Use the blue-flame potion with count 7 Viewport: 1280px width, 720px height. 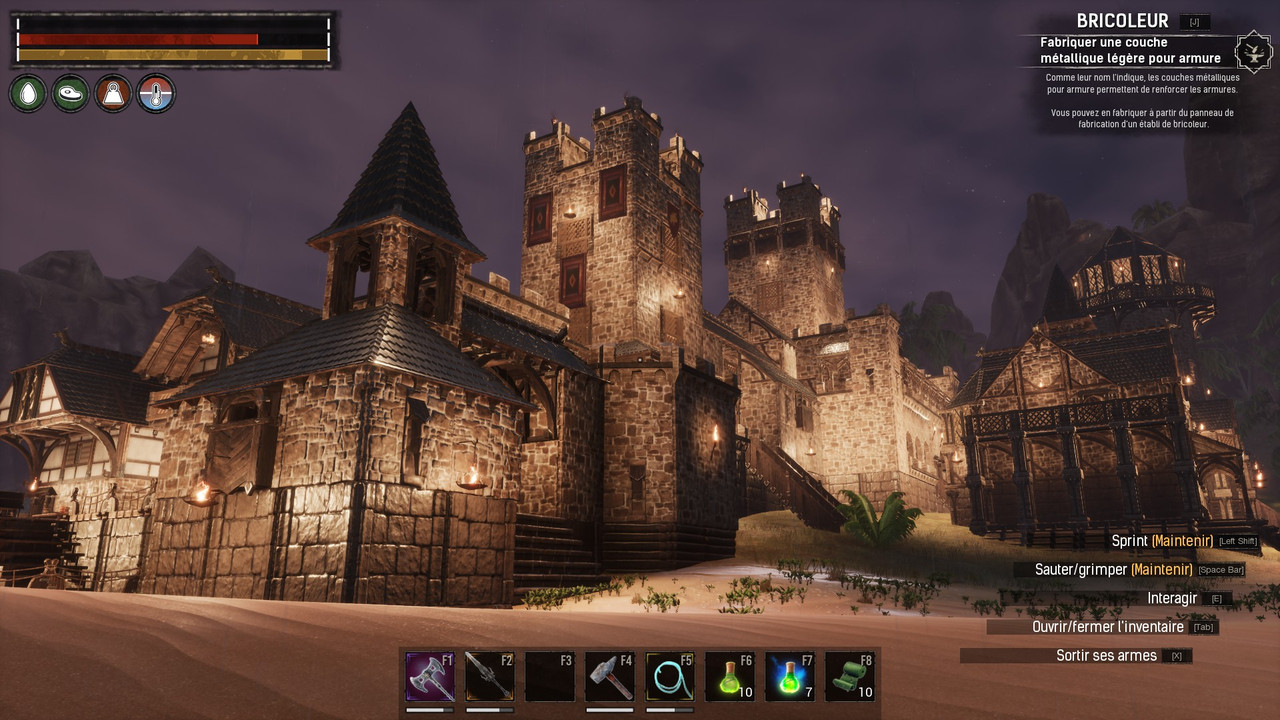(x=790, y=677)
